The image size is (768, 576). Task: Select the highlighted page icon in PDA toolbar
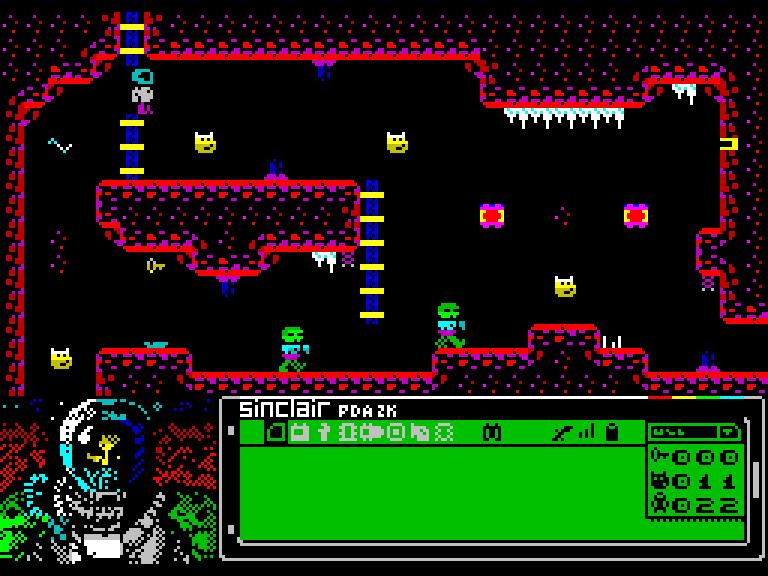(275, 432)
